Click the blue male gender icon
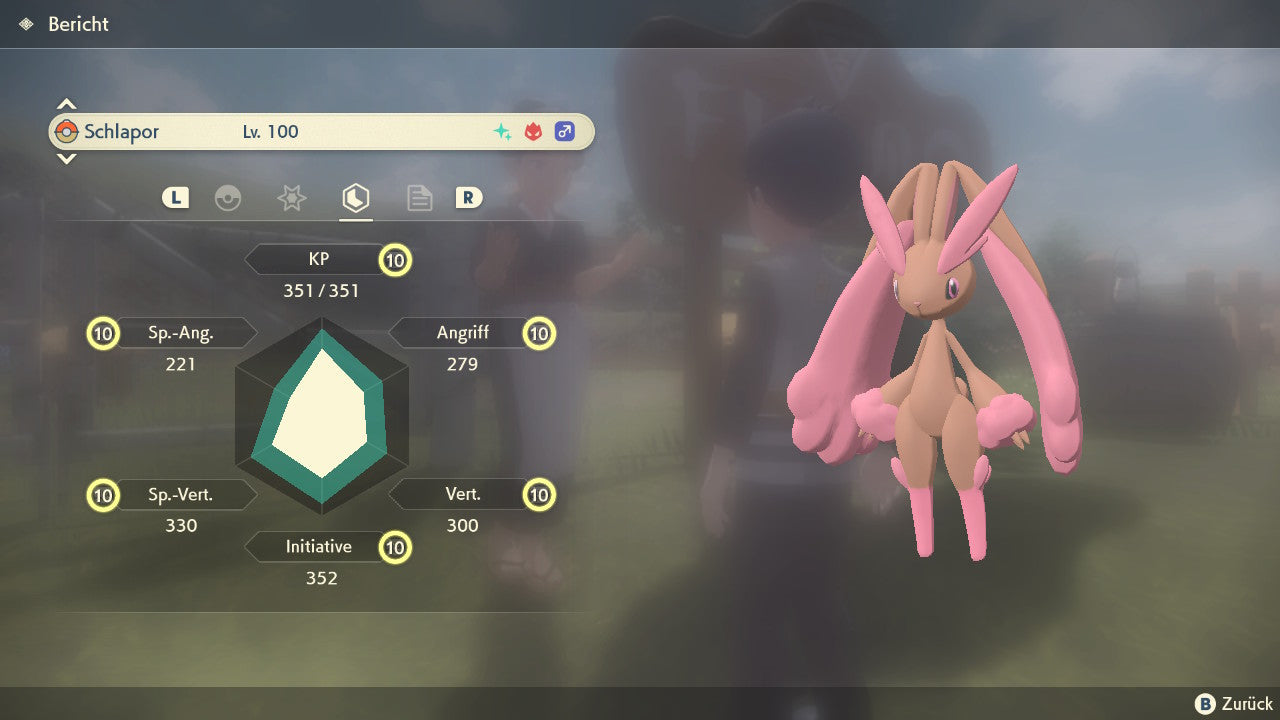1280x720 pixels. (565, 132)
